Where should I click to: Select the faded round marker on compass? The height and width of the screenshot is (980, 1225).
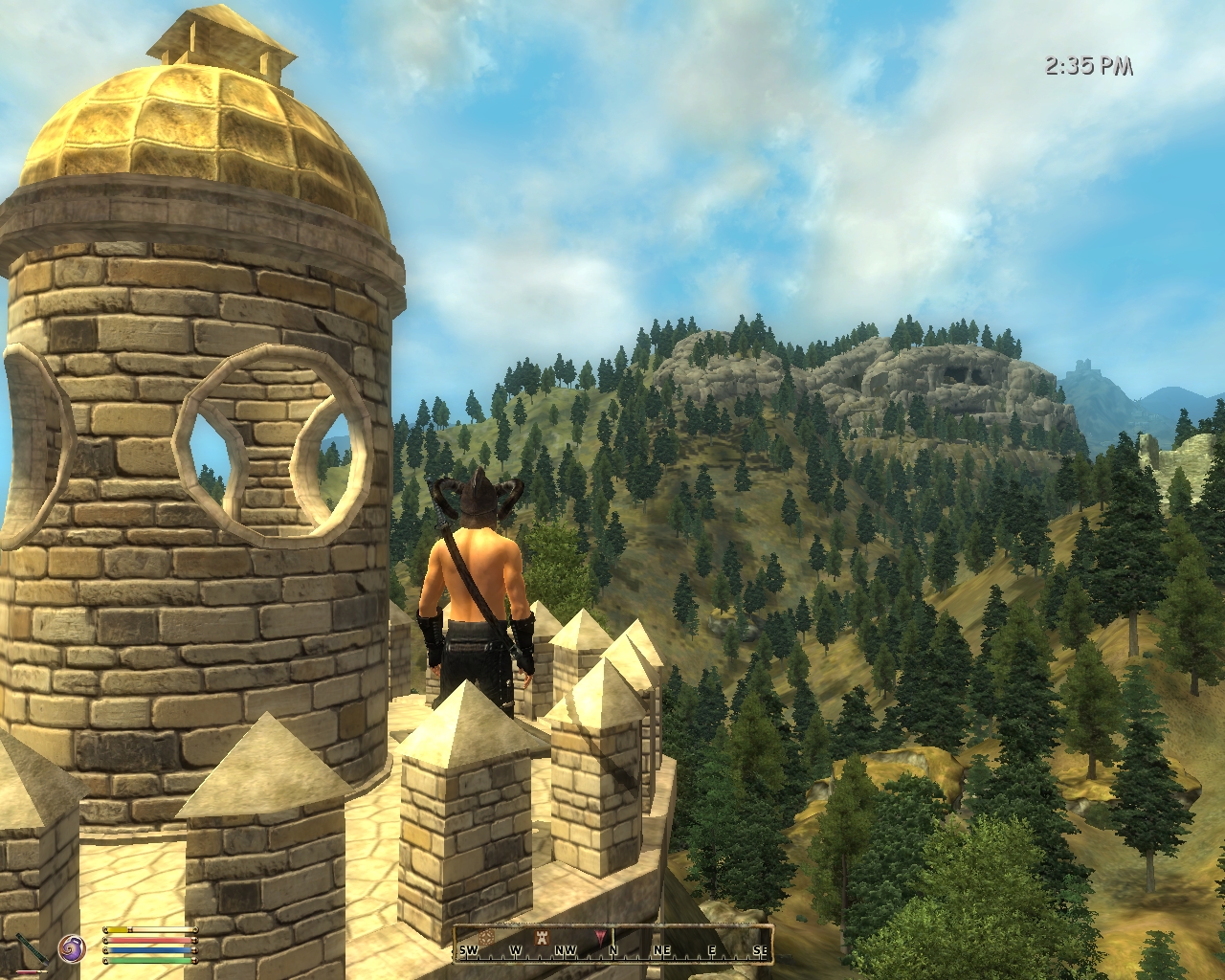tap(484, 935)
